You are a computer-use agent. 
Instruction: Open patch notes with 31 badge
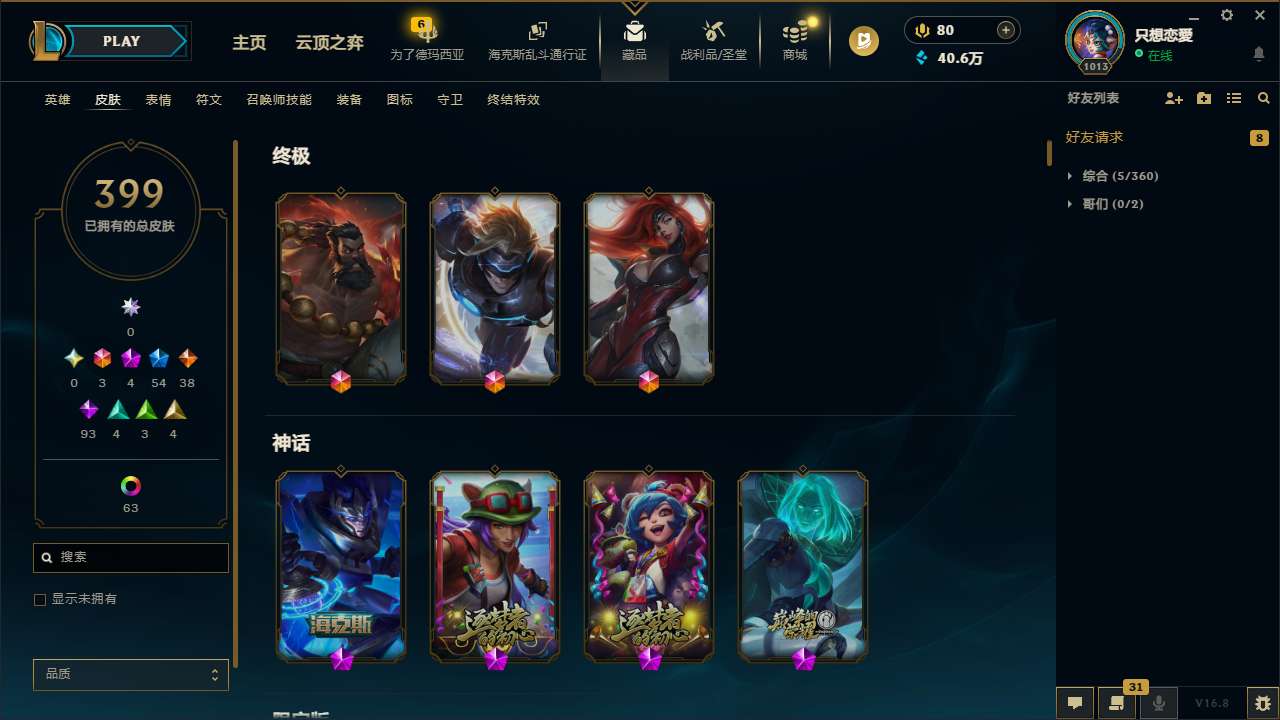(x=1117, y=702)
